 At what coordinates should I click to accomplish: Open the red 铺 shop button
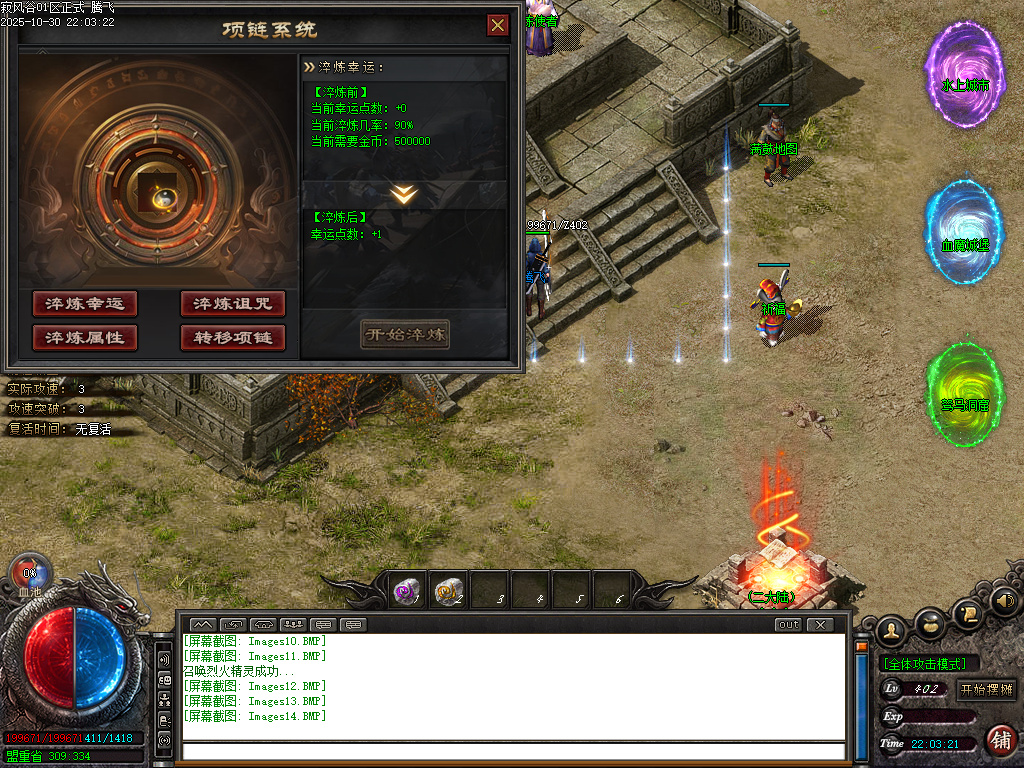[x=1000, y=740]
